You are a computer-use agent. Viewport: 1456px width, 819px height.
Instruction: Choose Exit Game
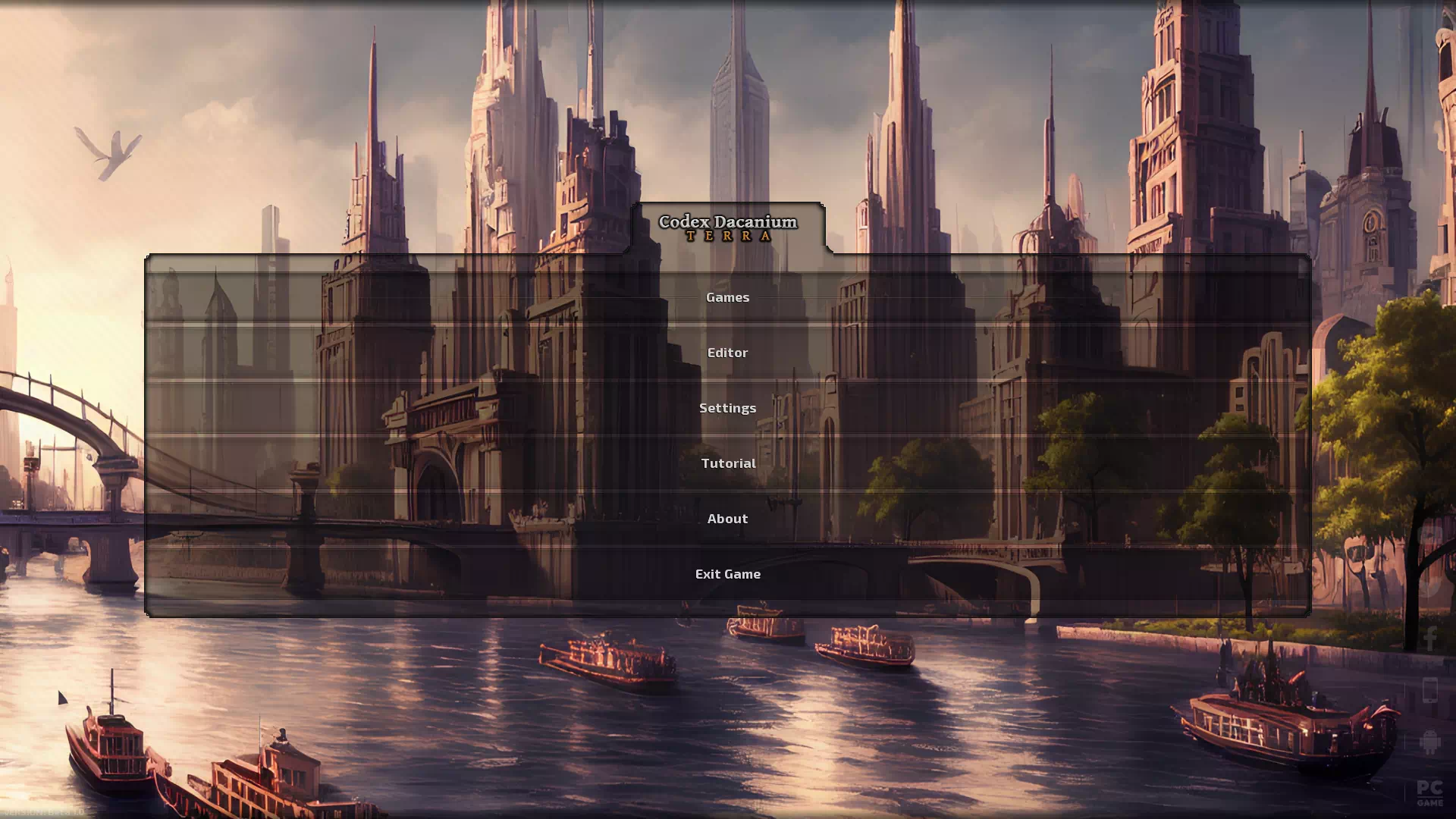pos(727,574)
